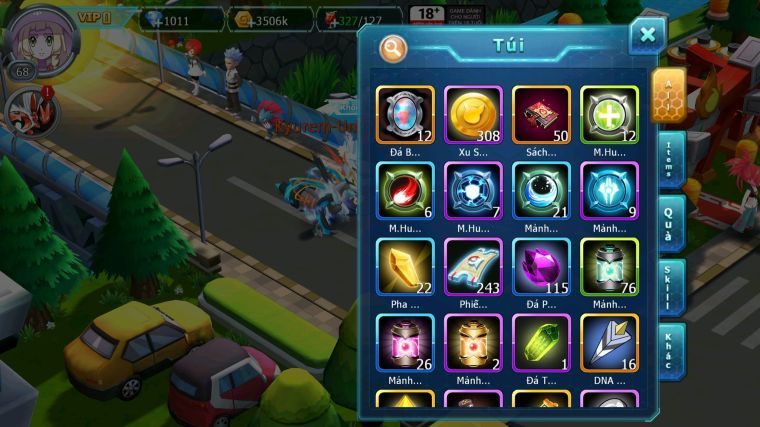Select the blue eye Mảnh fragment slot
760x427 pixels.
[541, 190]
